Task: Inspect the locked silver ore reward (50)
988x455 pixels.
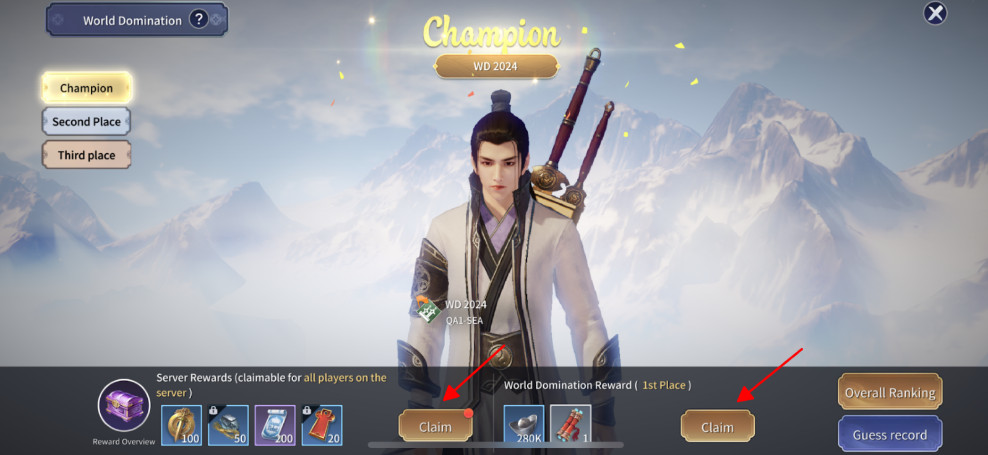Action: (228, 425)
